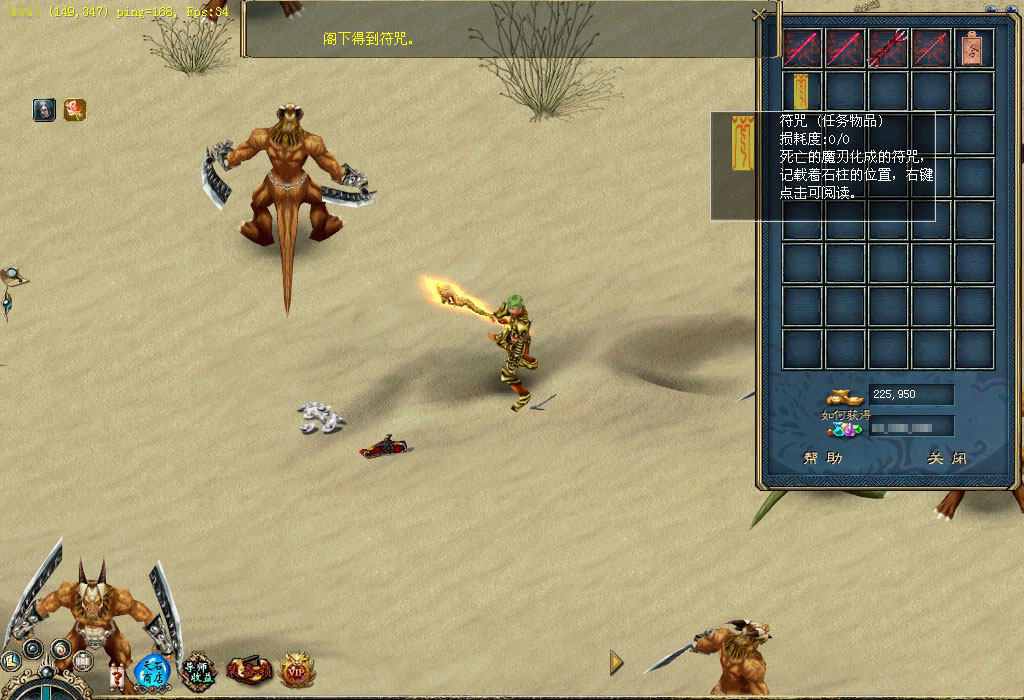Open the 天石商店 shop orb
The width and height of the screenshot is (1024, 700).
coord(153,671)
